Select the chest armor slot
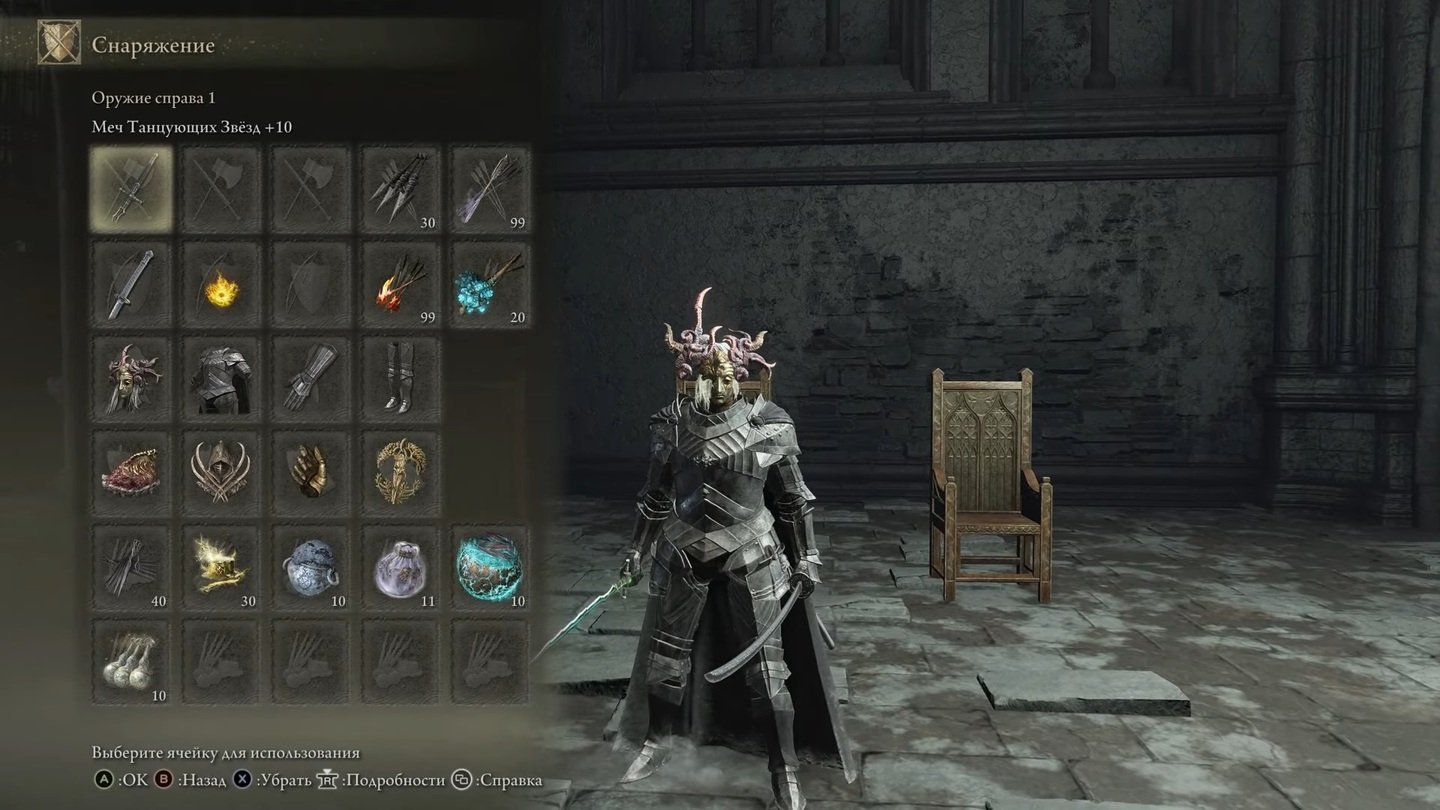This screenshot has height=810, width=1440. pos(220,378)
